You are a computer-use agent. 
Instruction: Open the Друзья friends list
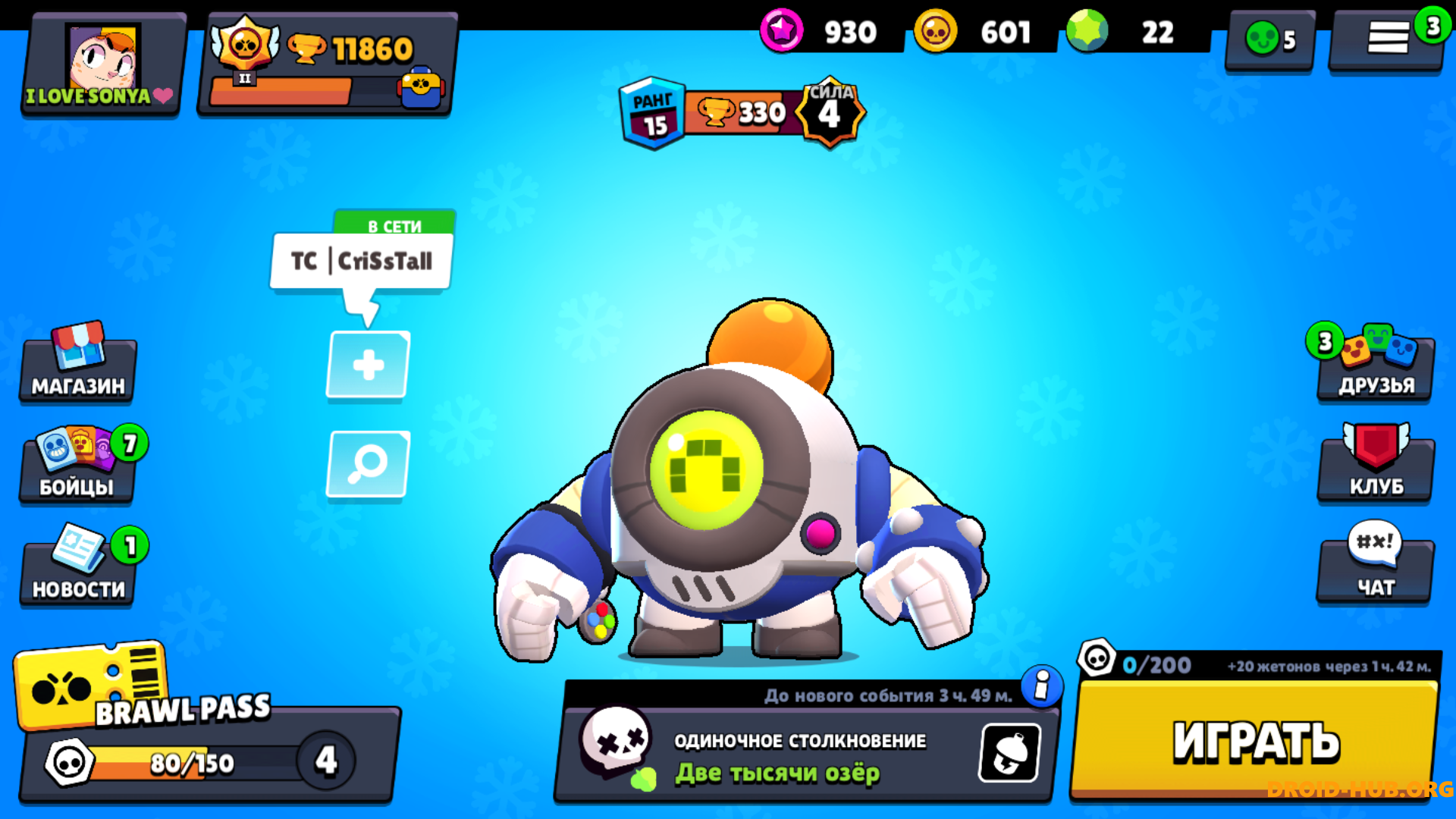point(1376,366)
